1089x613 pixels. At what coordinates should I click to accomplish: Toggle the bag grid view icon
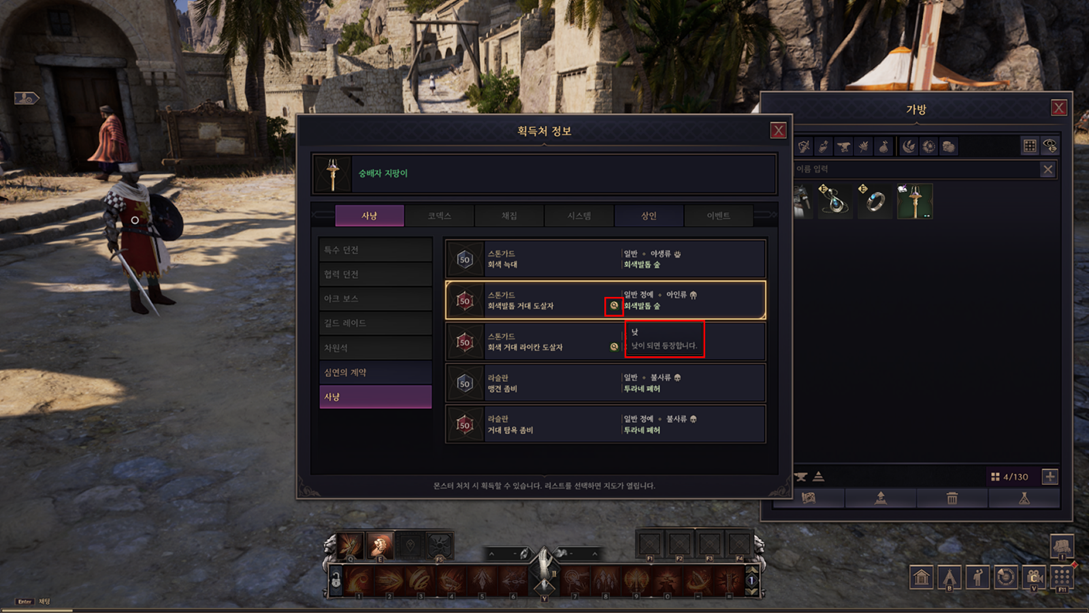[1029, 147]
